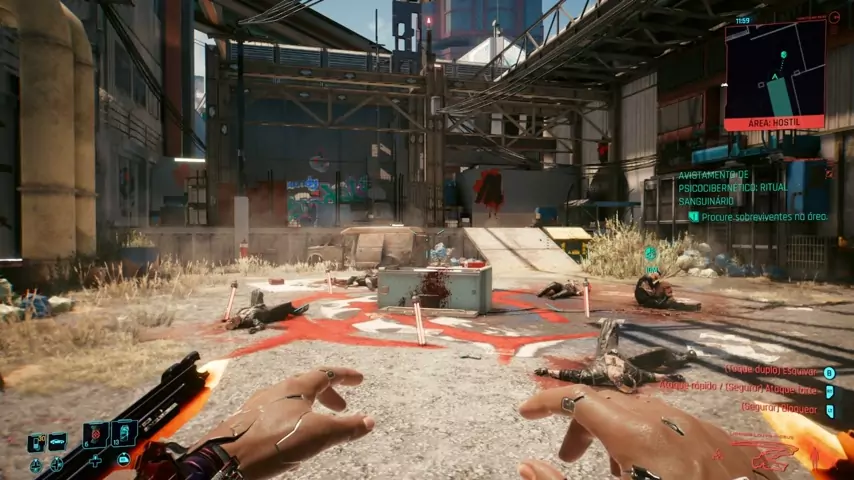This screenshot has height=480, width=854.
Task: Use the grenade quick slot
Action: 96,434
